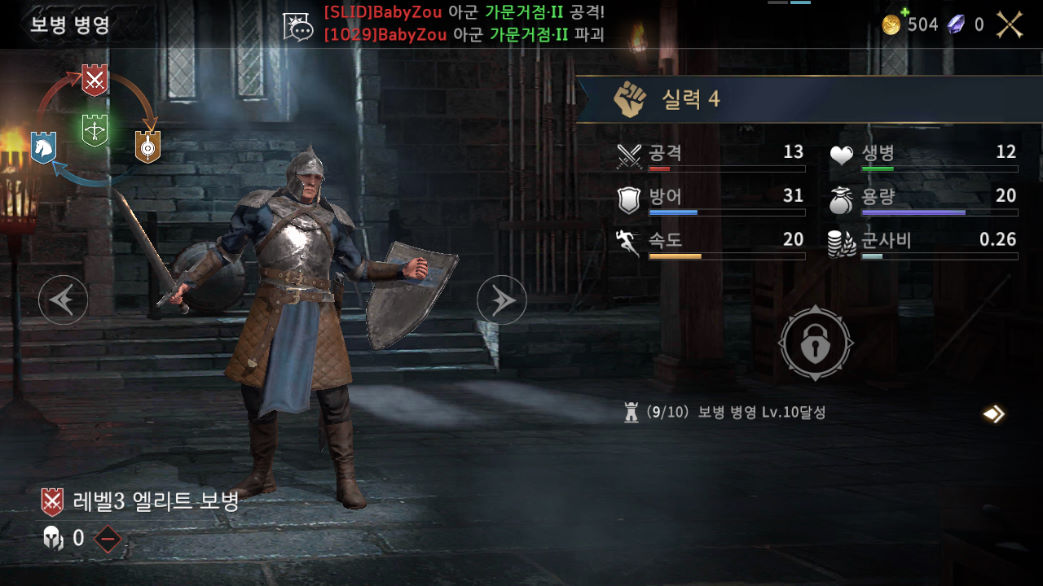Show the next soldier with right arrow
1043x586 pixels.
click(501, 299)
